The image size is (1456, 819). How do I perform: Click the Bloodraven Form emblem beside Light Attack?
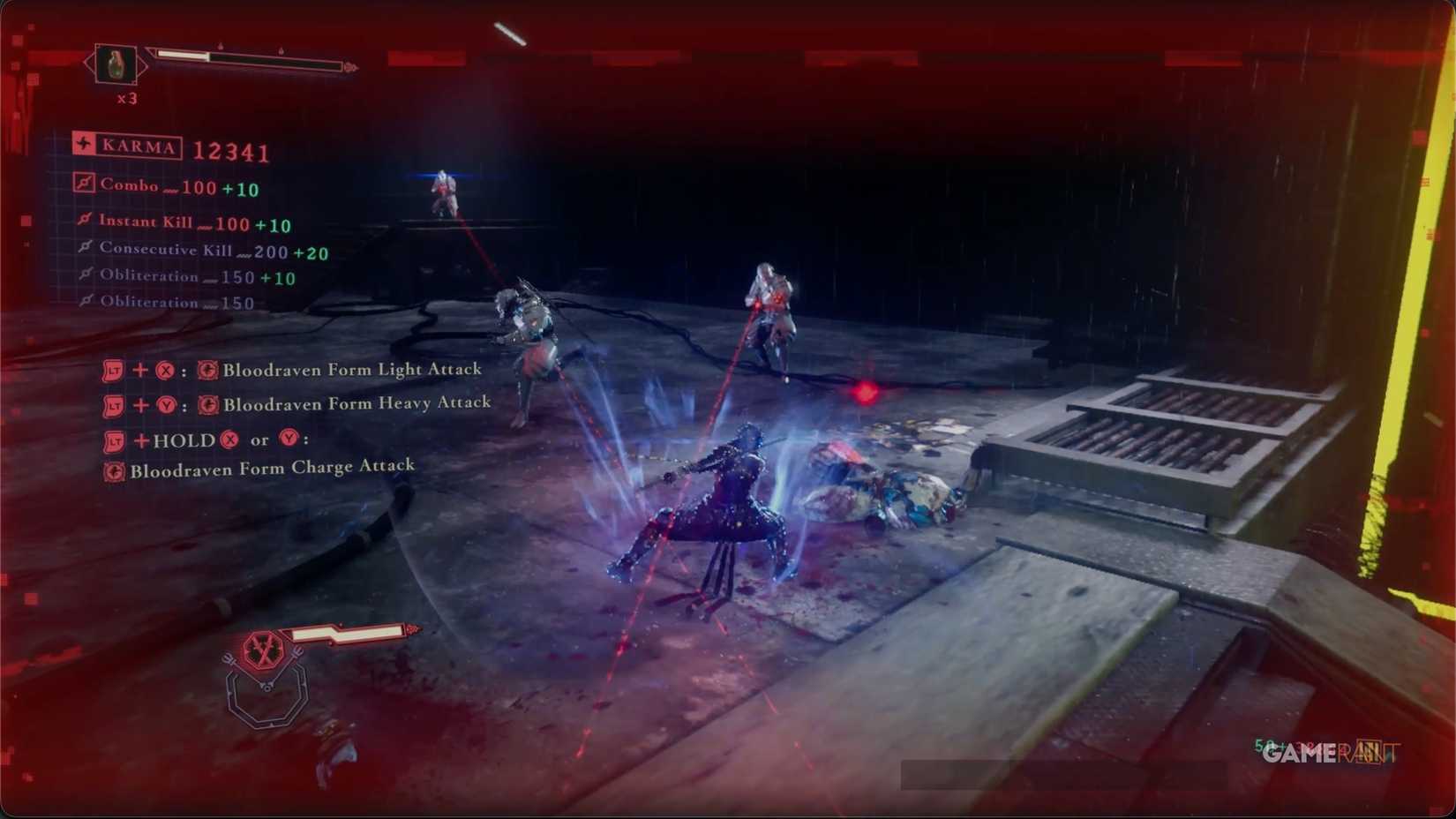206,371
